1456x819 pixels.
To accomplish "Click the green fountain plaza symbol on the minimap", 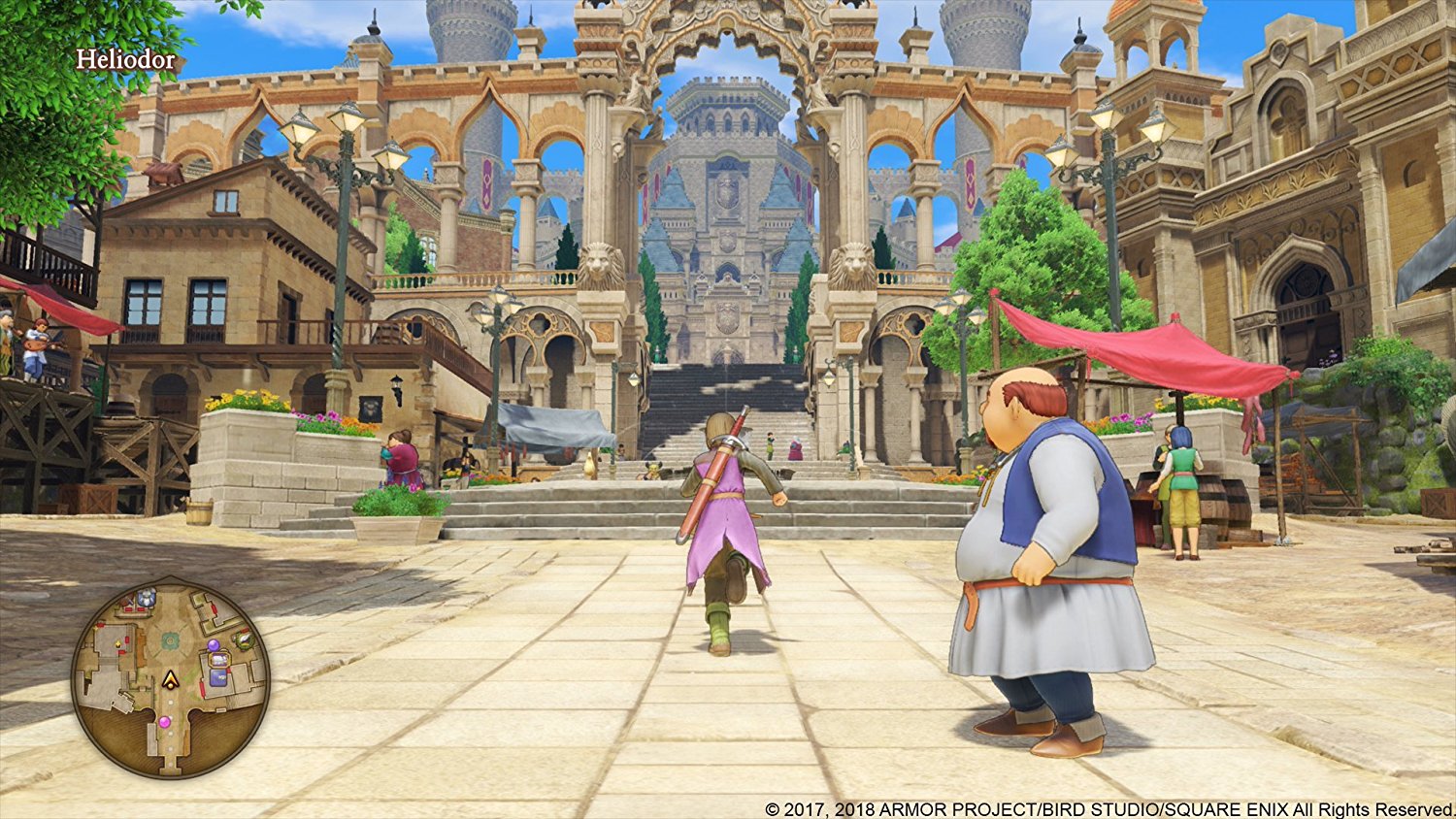I will (x=169, y=639).
